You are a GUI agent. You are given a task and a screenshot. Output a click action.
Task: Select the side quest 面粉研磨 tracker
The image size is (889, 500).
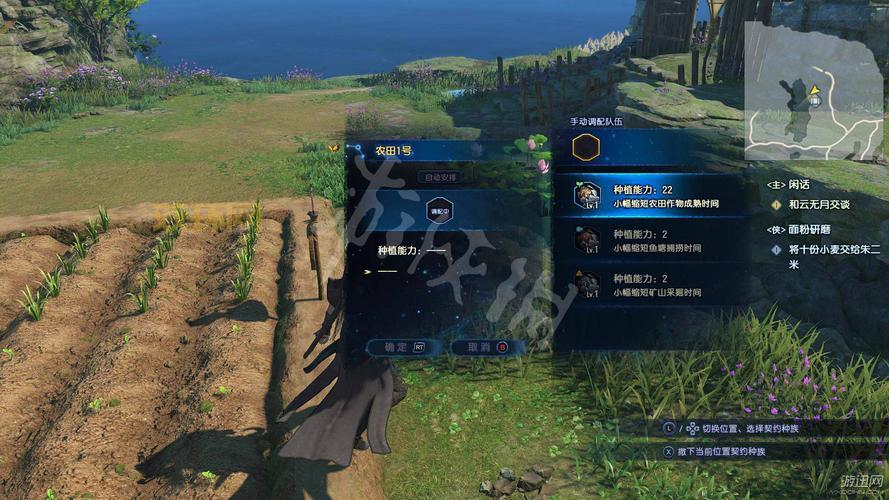805,229
